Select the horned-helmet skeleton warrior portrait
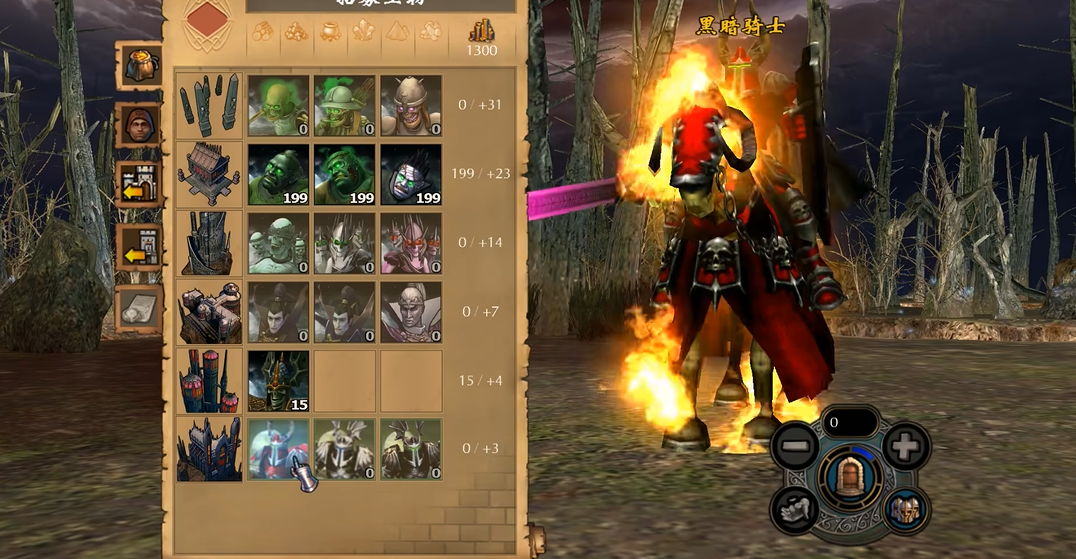The height and width of the screenshot is (559, 1076). coord(410,106)
